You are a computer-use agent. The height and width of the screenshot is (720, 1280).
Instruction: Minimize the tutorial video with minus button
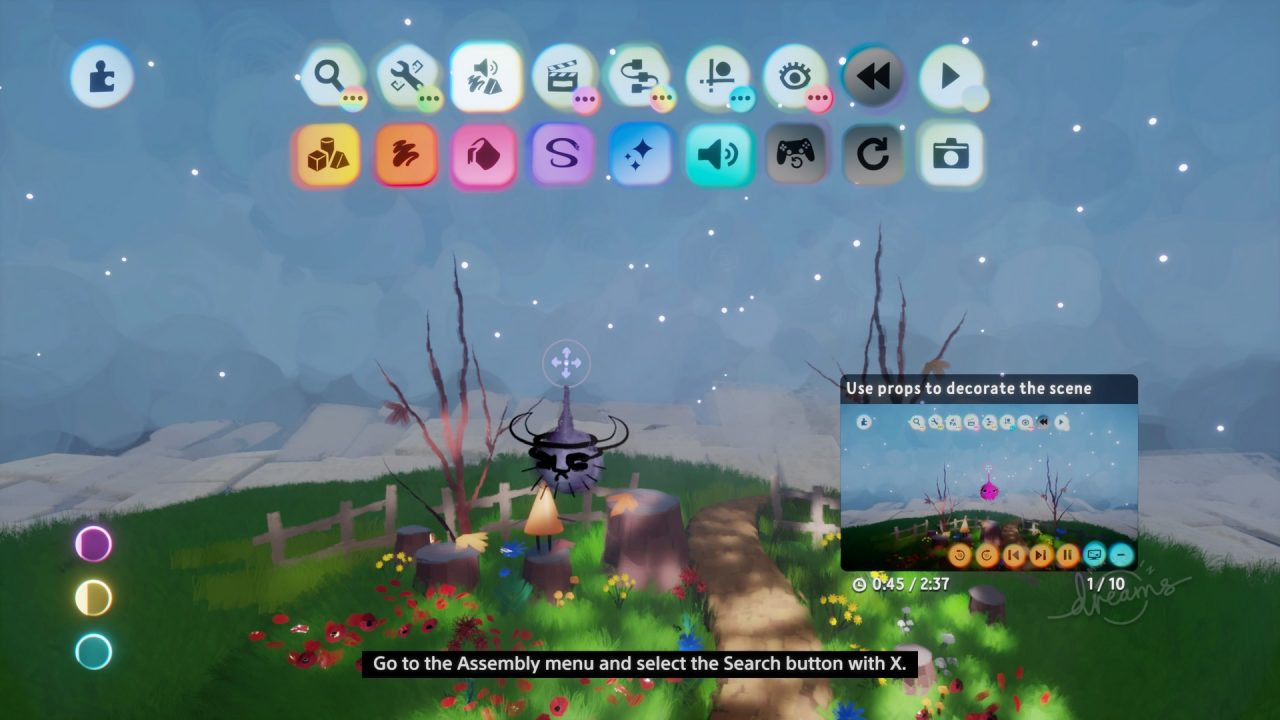[1122, 554]
